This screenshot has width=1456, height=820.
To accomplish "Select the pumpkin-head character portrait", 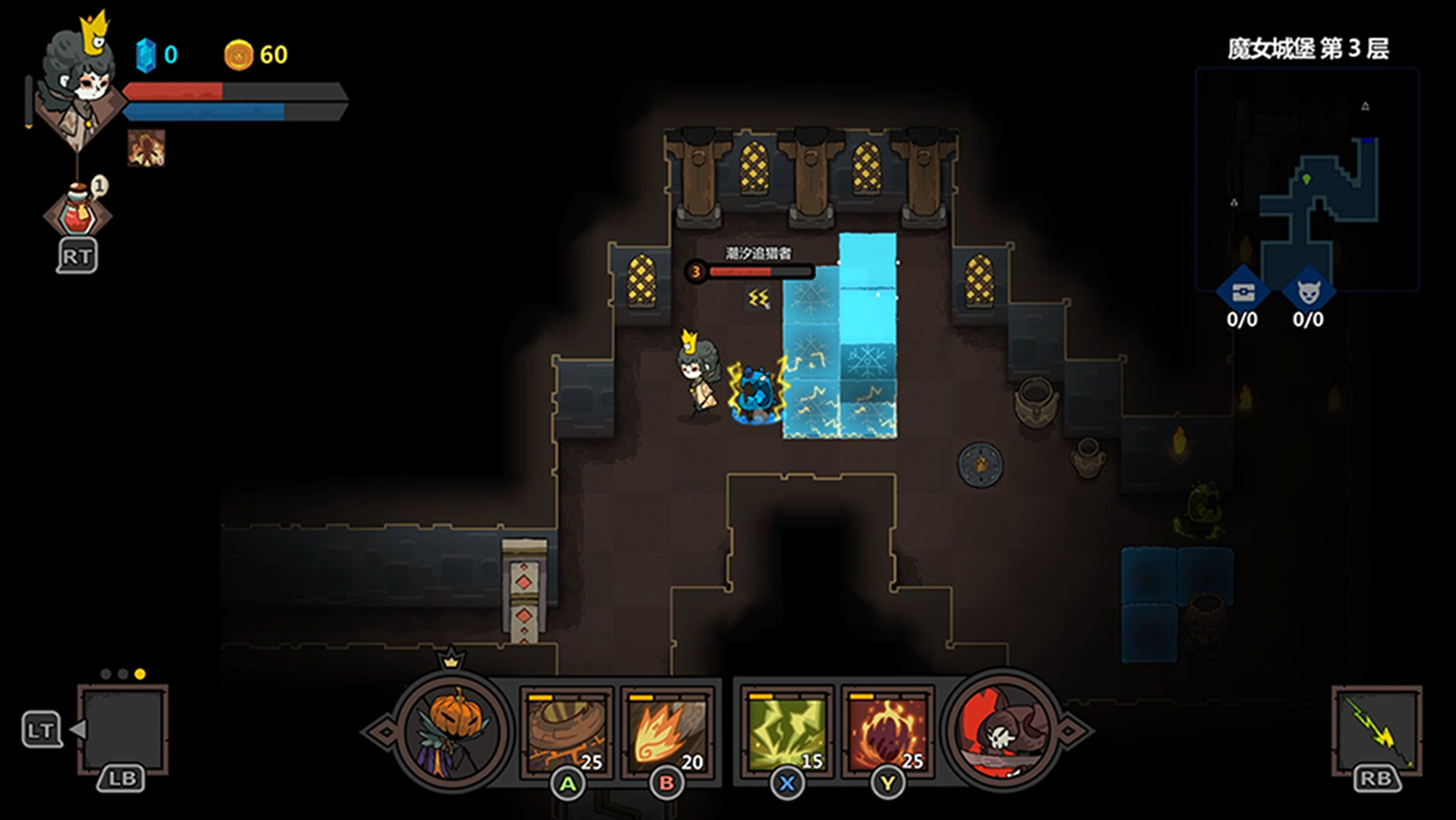I will 453,731.
